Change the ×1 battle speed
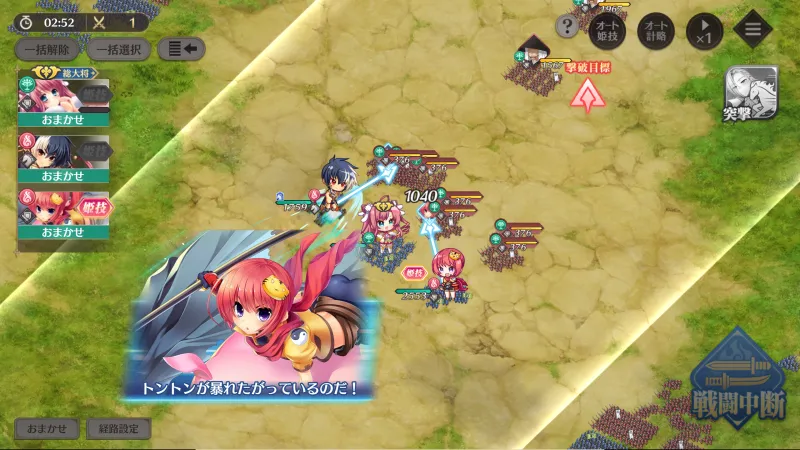This screenshot has width=800, height=450. (x=704, y=27)
